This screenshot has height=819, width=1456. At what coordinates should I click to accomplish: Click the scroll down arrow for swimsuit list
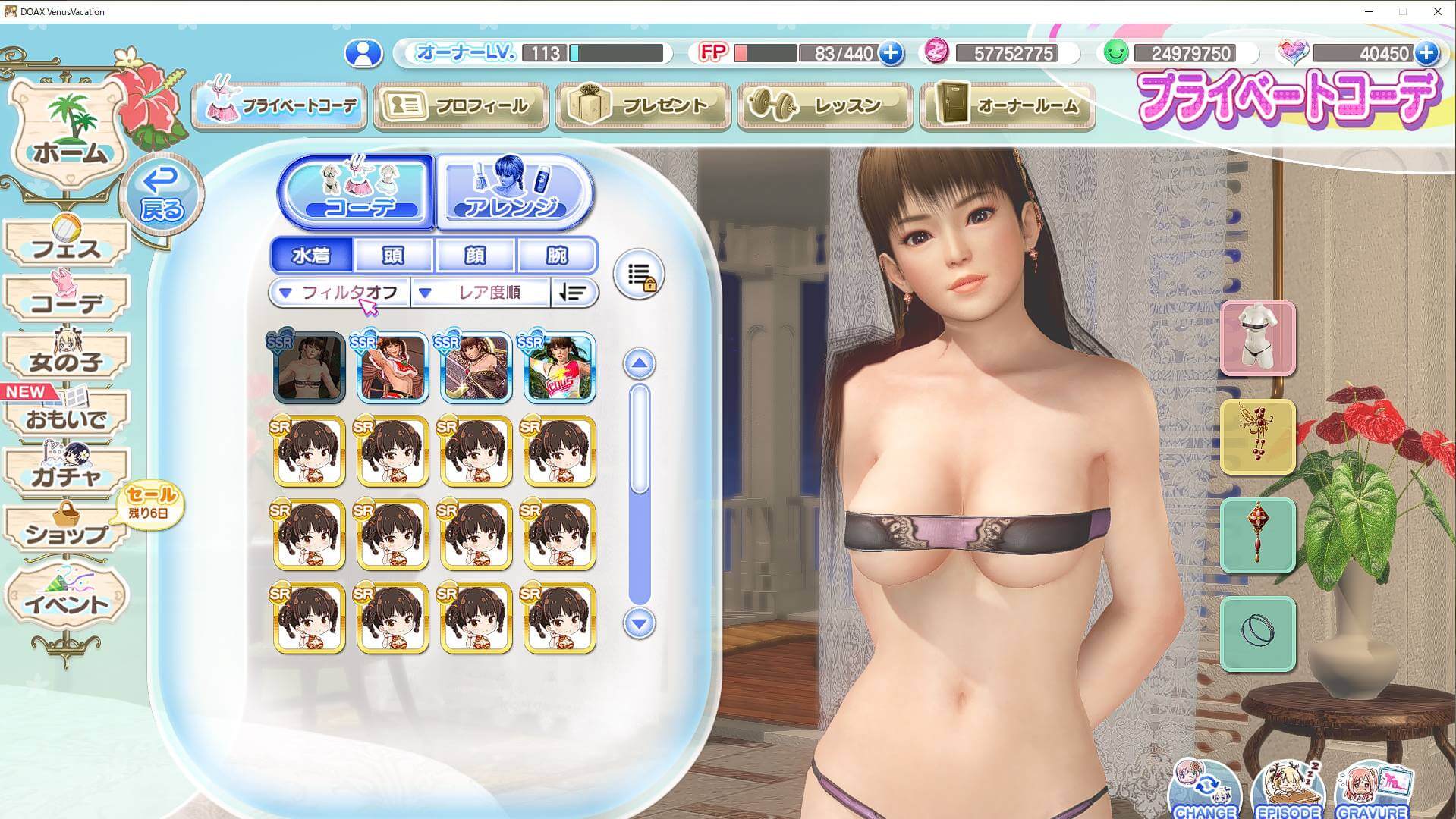click(x=639, y=623)
